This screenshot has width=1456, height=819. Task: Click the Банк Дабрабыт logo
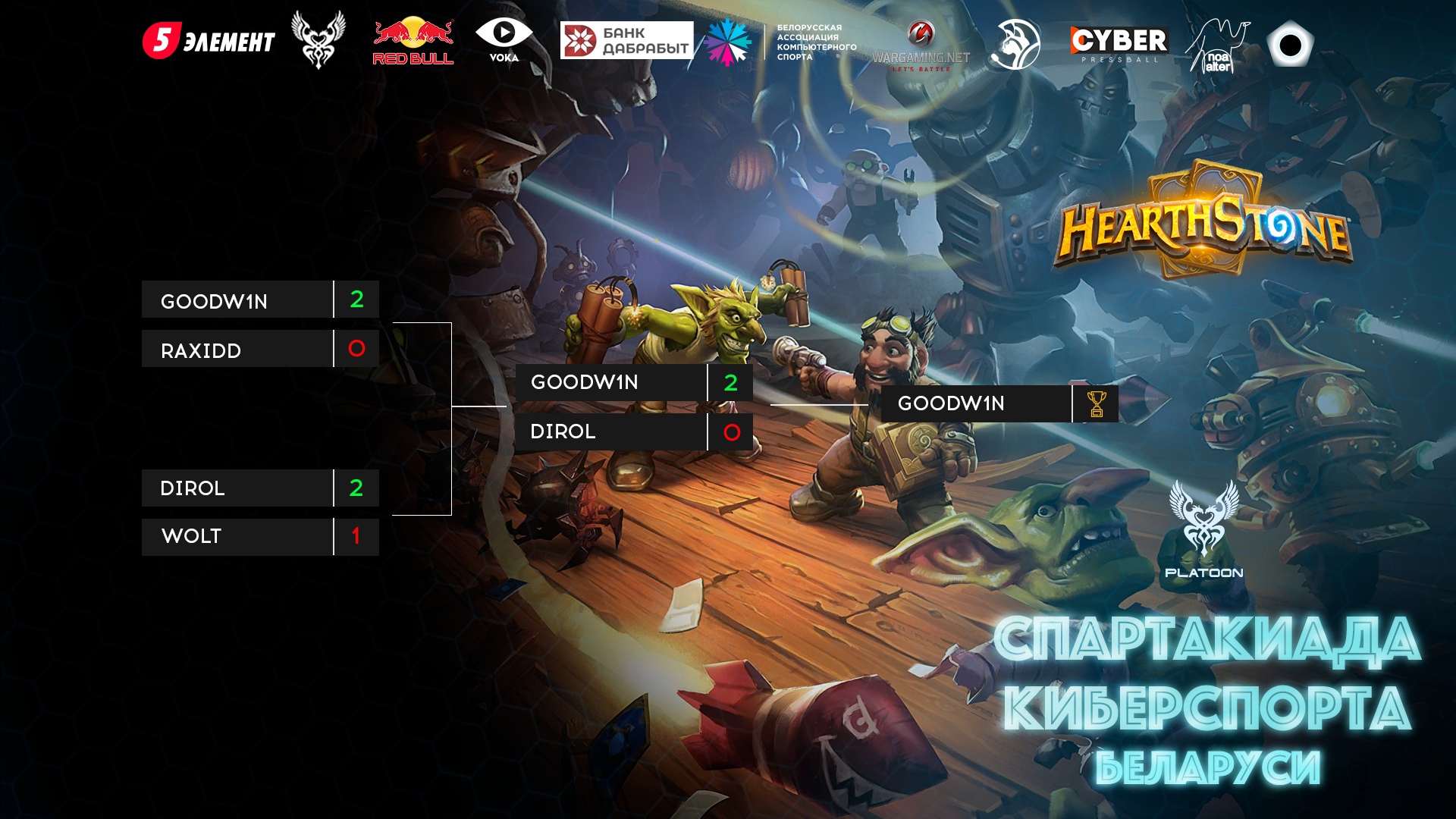626,40
